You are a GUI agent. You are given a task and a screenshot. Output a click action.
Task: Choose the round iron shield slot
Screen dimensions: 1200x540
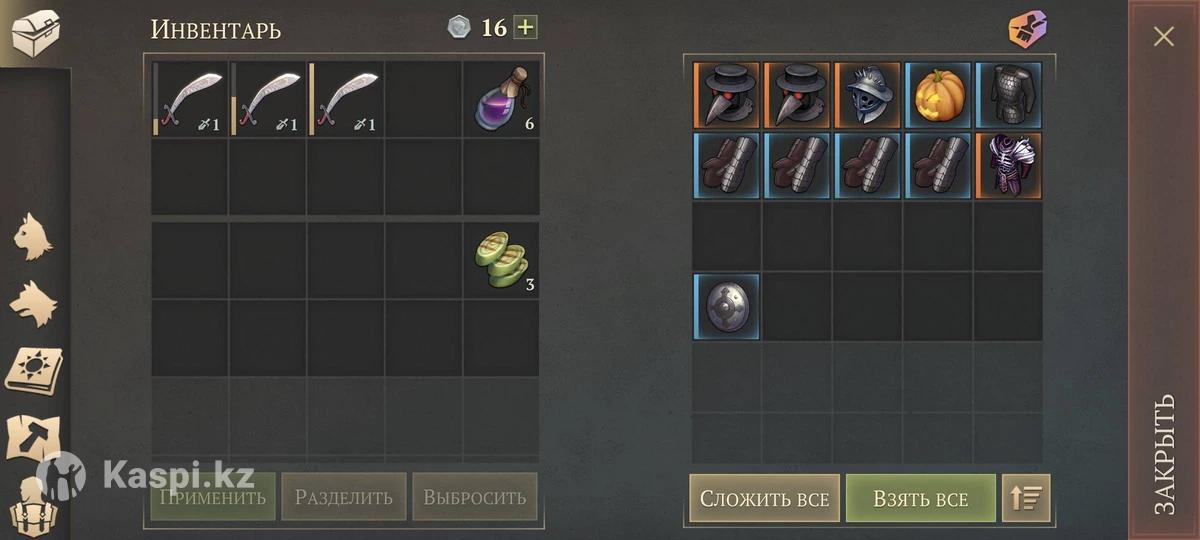(x=726, y=306)
